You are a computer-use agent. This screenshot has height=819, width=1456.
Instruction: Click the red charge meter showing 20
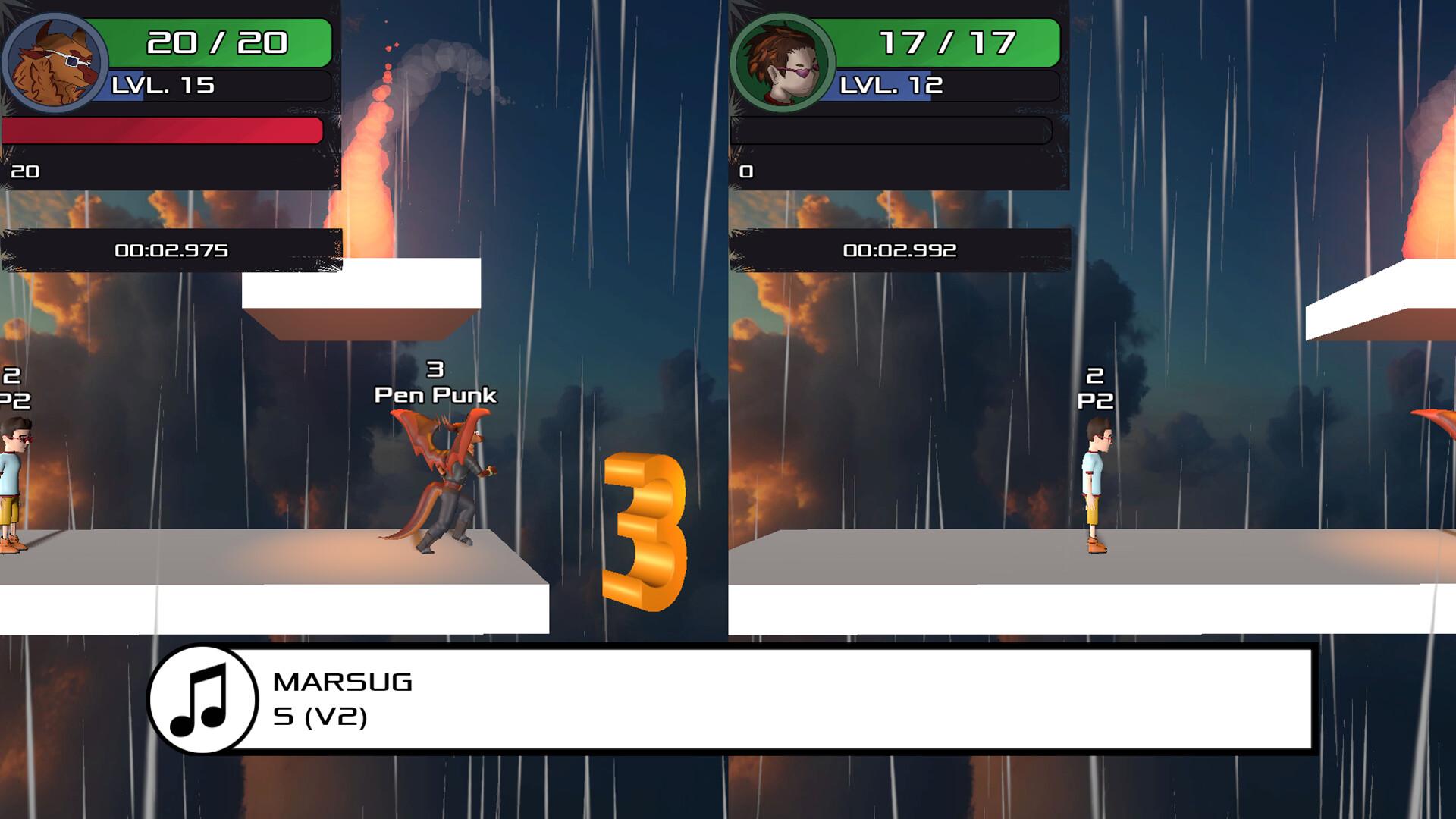click(159, 130)
